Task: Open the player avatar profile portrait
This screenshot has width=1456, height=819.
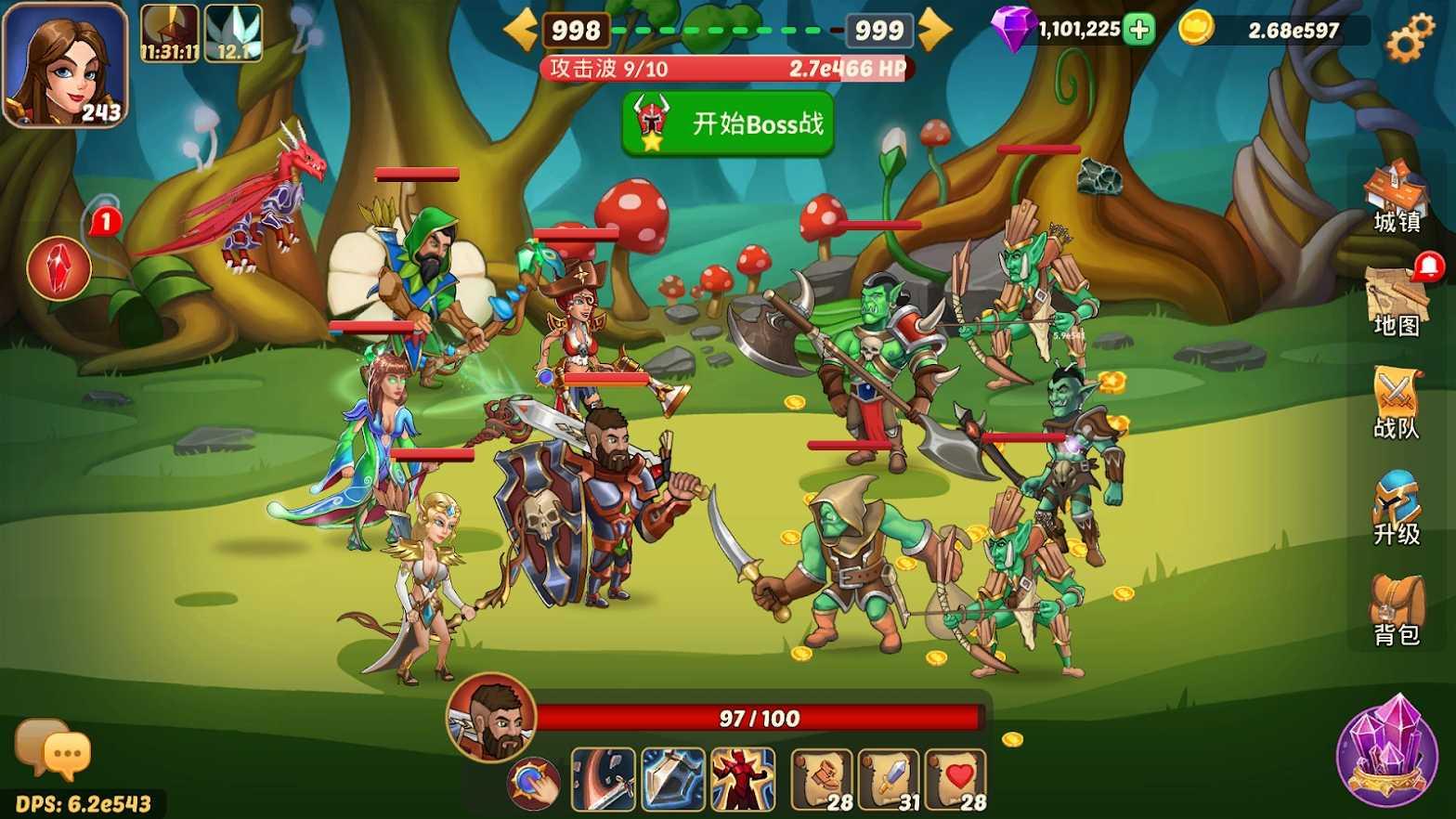Action: point(64,65)
